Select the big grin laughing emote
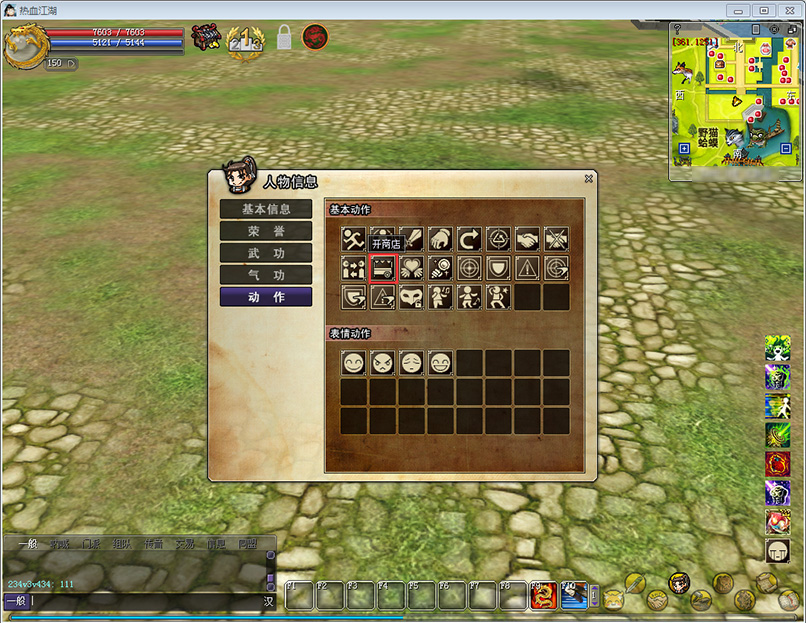 440,363
